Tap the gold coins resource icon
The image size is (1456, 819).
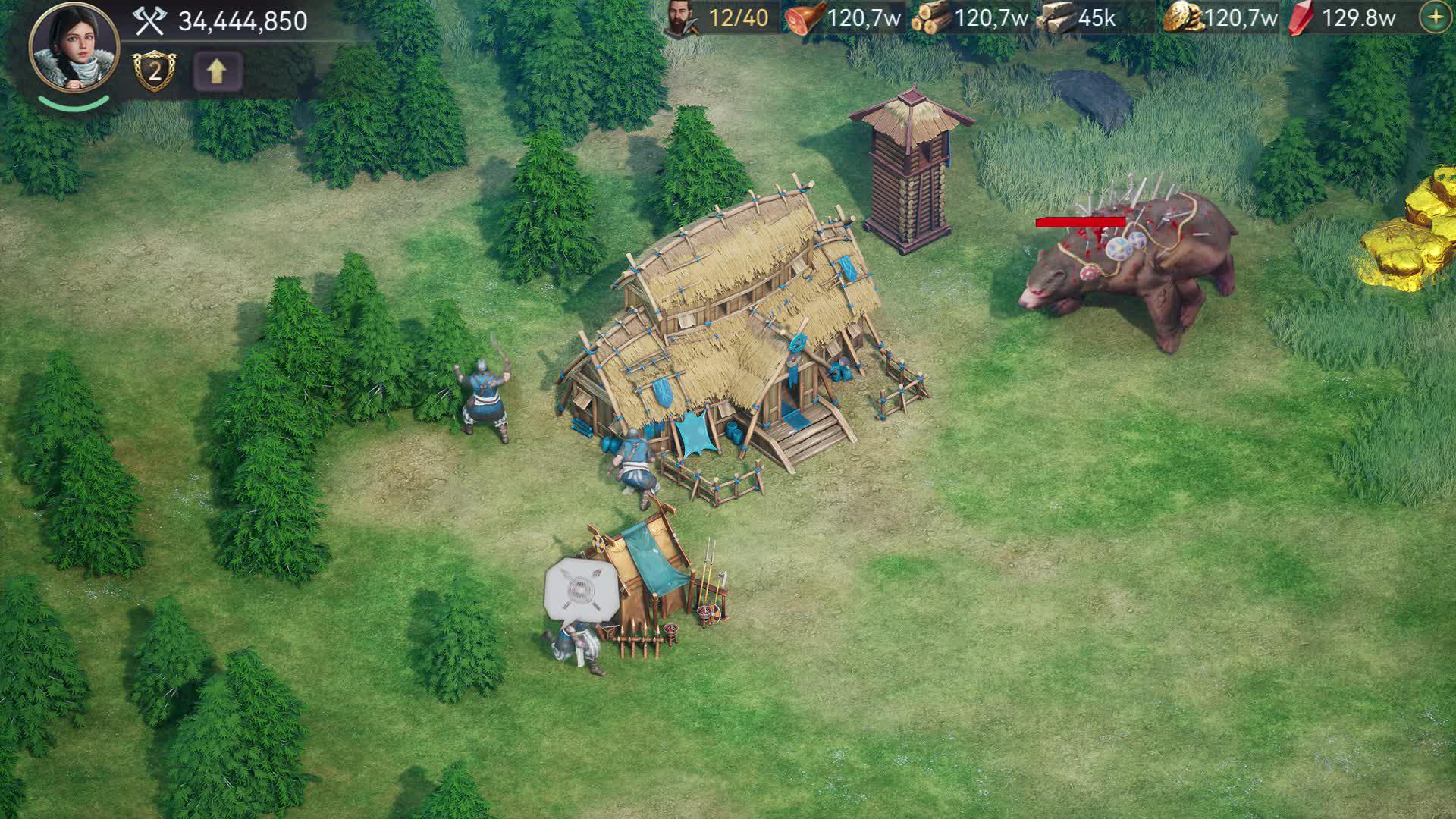tap(1183, 17)
